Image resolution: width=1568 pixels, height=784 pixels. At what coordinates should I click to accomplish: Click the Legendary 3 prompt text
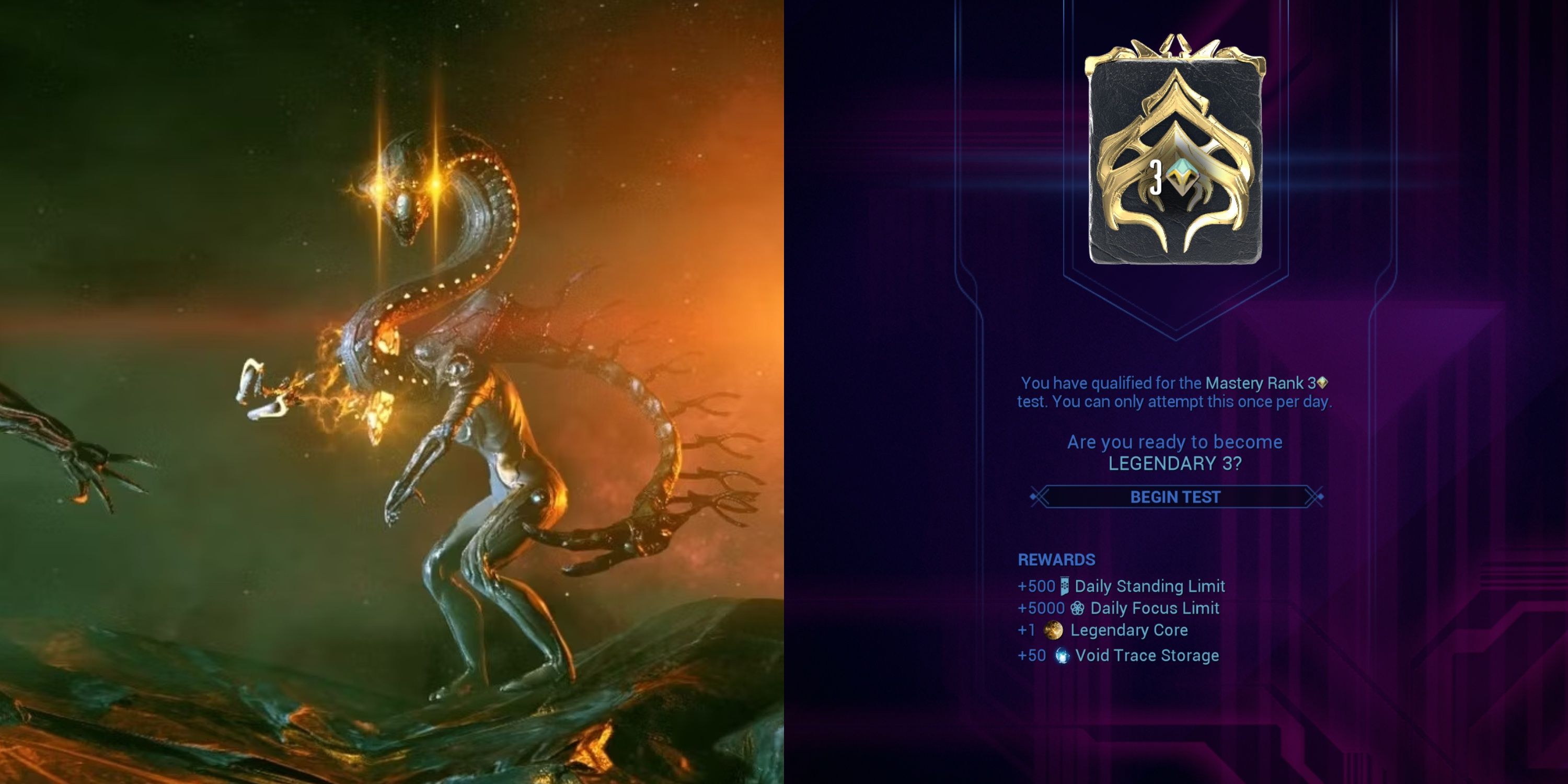[x=1175, y=464]
